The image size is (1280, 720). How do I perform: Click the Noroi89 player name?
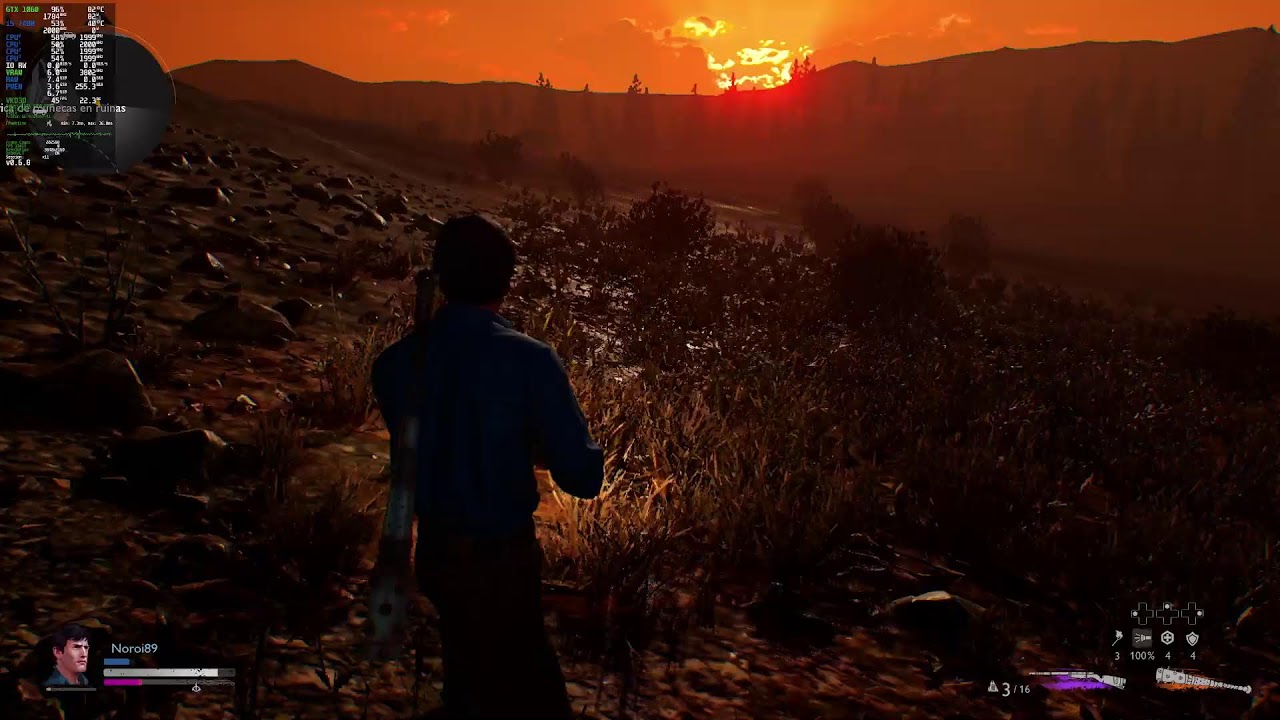pyautogui.click(x=134, y=648)
